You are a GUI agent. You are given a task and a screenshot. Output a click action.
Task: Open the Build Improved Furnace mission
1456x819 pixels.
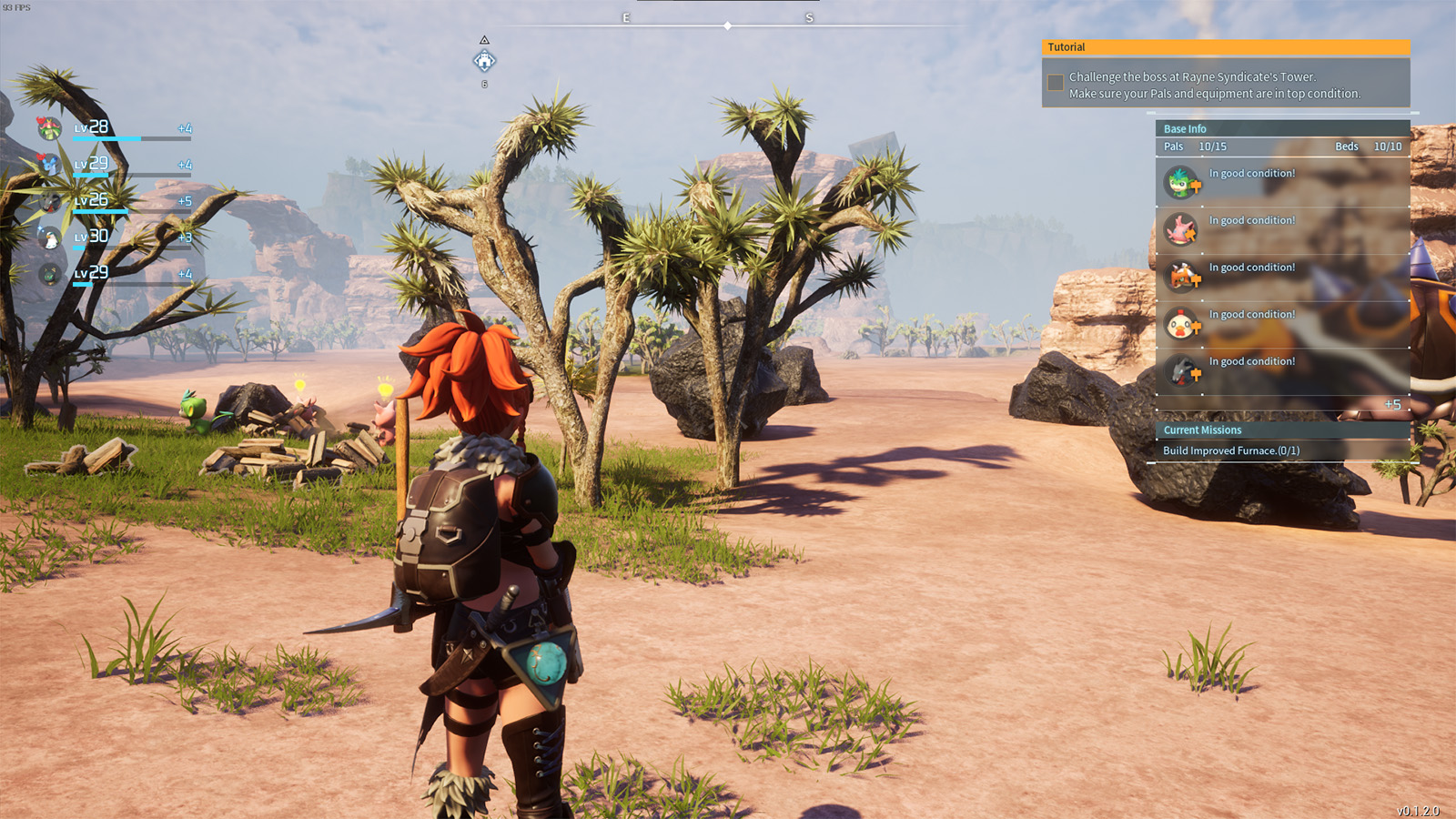1231,450
